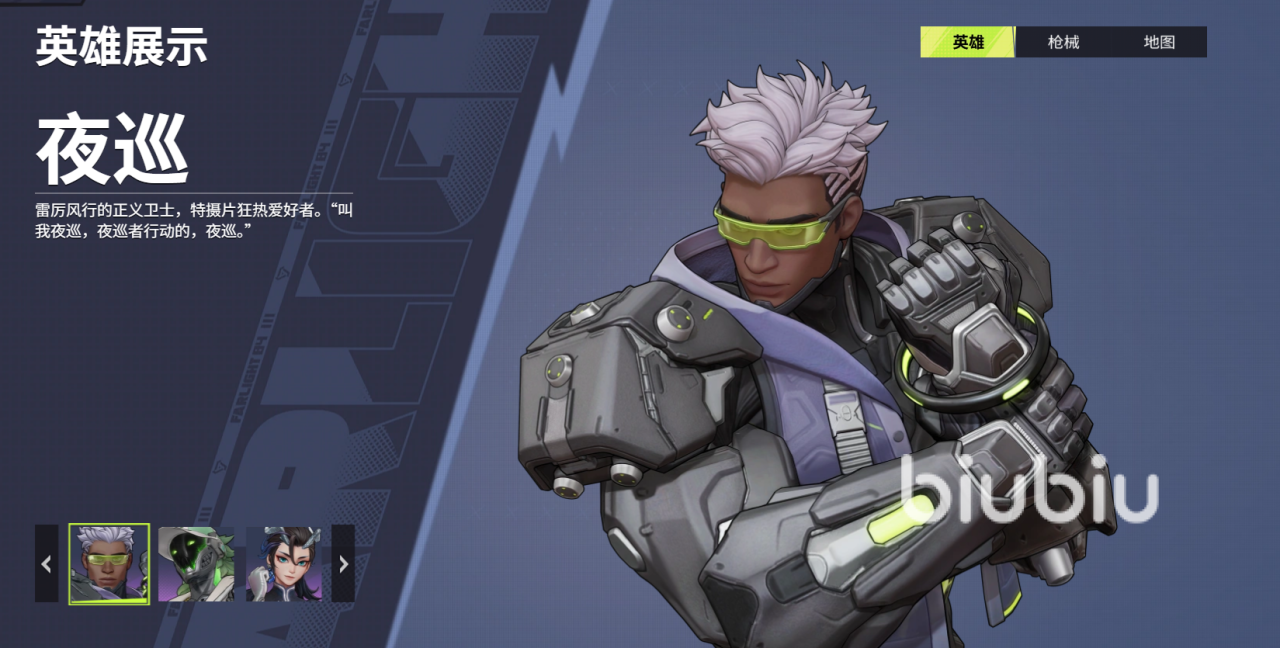Open the 枪械 tab

pos(1063,42)
